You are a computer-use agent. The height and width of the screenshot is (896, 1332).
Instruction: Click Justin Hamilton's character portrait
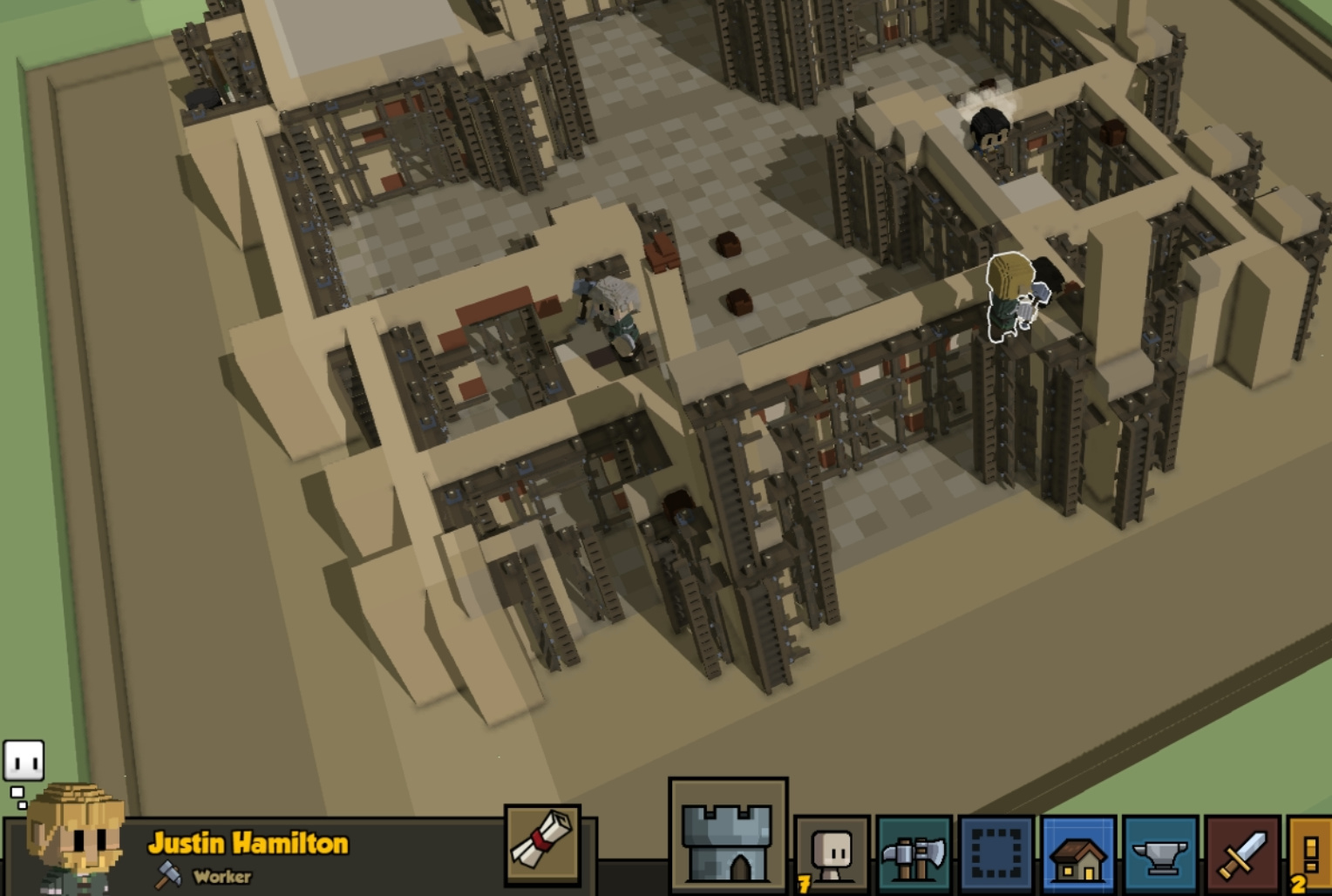(x=77, y=838)
